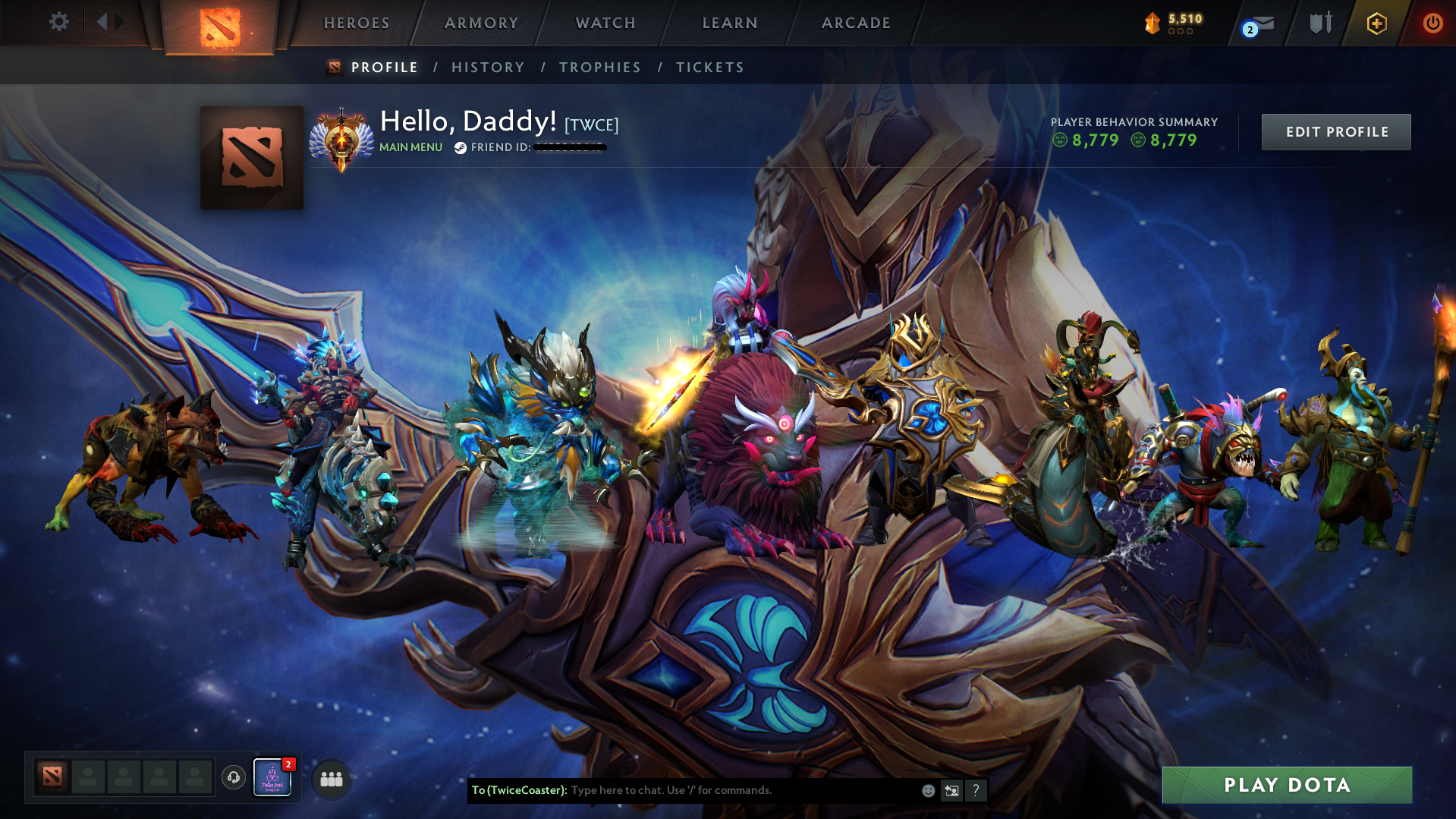Click the Dota 2 logo home icon
Image resolution: width=1456 pixels, height=819 pixels.
[x=219, y=25]
